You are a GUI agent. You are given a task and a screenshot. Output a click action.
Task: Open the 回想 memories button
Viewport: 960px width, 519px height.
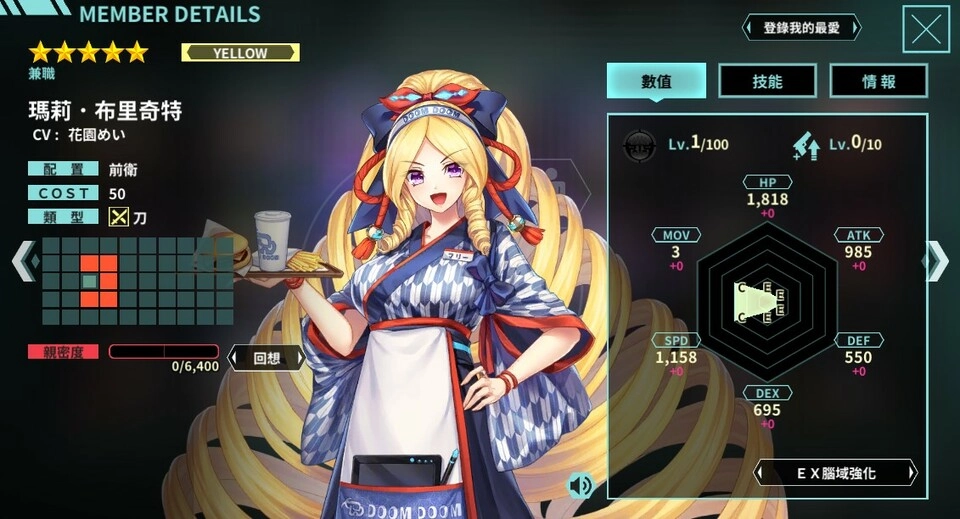pos(265,357)
